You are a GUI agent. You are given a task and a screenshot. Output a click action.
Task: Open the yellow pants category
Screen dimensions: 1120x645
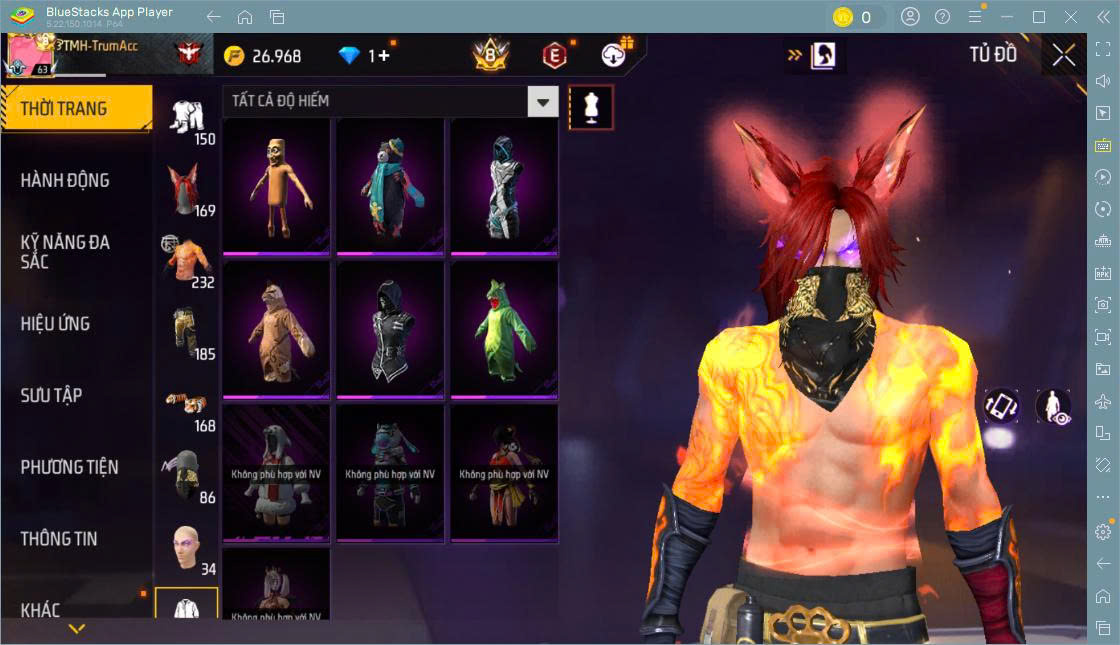pos(186,332)
